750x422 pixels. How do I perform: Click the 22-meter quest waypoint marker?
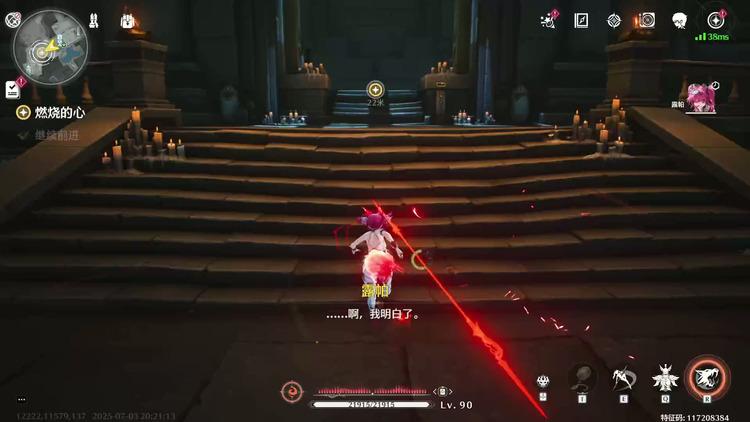(375, 90)
